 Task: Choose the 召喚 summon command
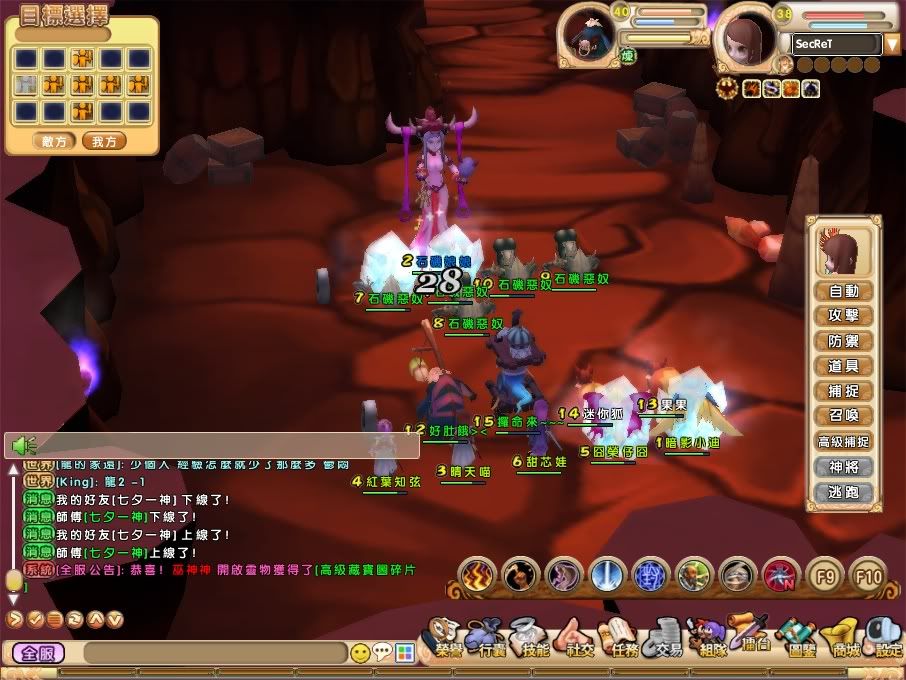pyautogui.click(x=844, y=416)
